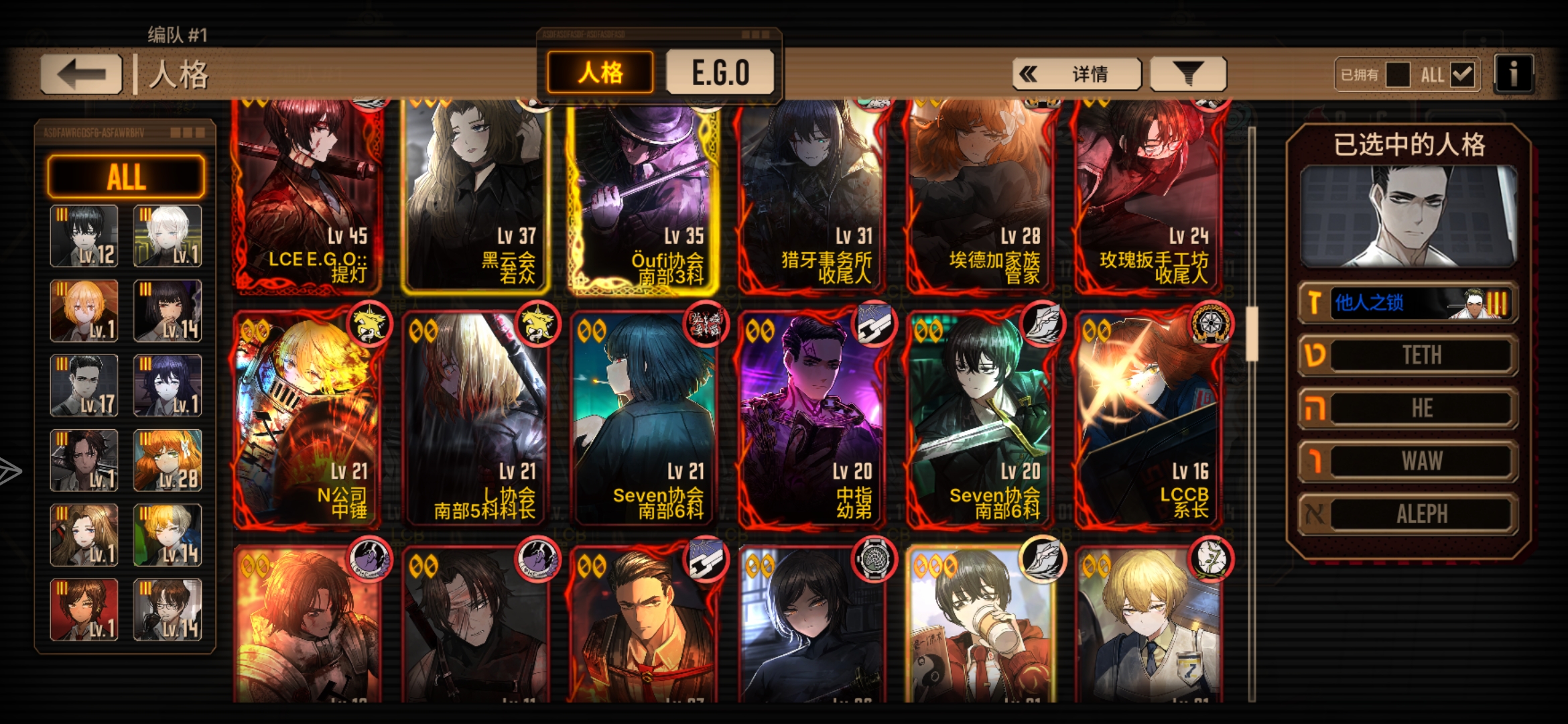Screen dimensions: 1568x724
Task: Click the back arrow to exit 人格 screen
Action: coord(80,72)
